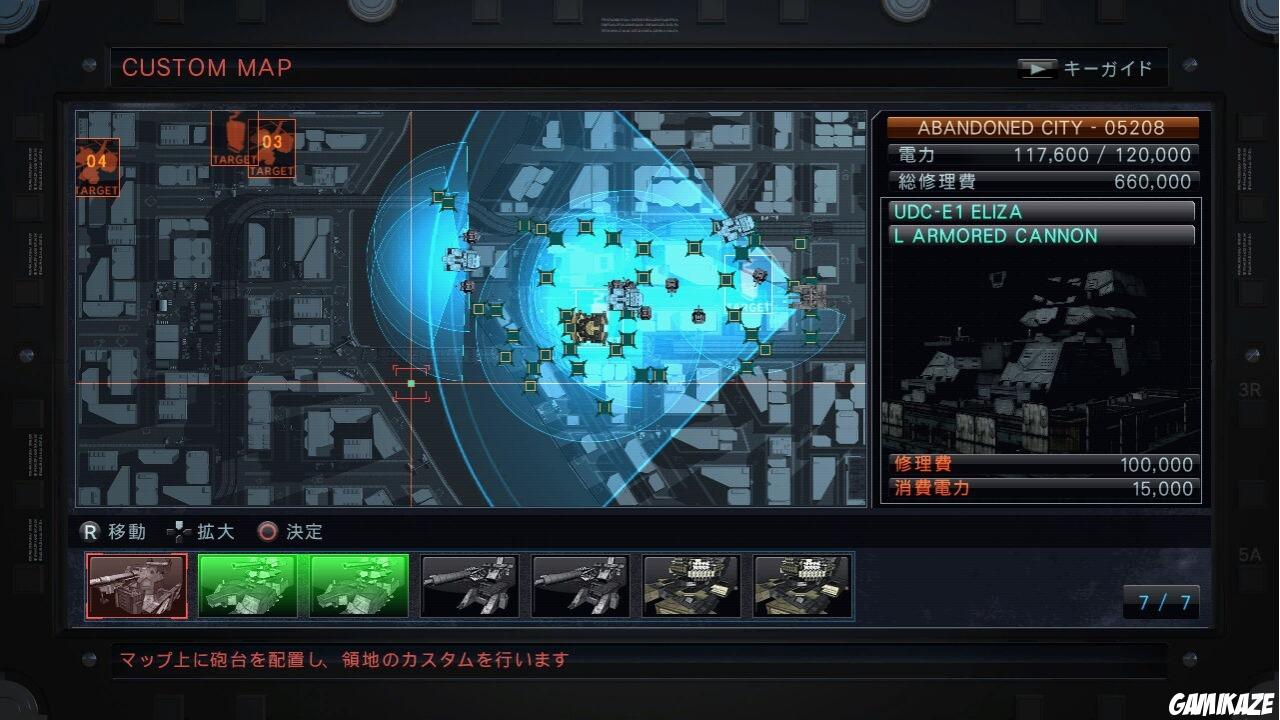Viewport: 1280px width, 720px height.
Task: Click the fifth gatling gun turret icon
Action: [x=579, y=586]
